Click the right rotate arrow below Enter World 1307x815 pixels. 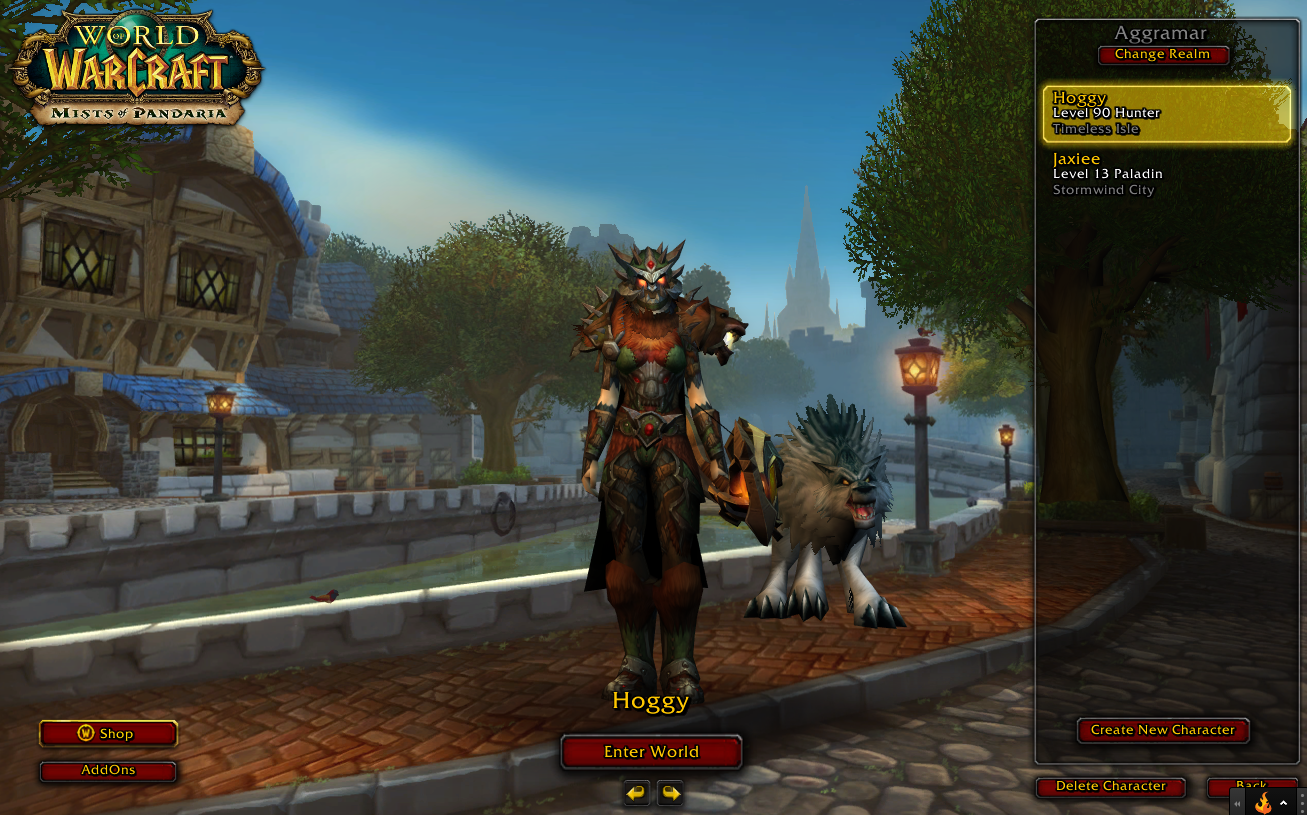click(668, 792)
